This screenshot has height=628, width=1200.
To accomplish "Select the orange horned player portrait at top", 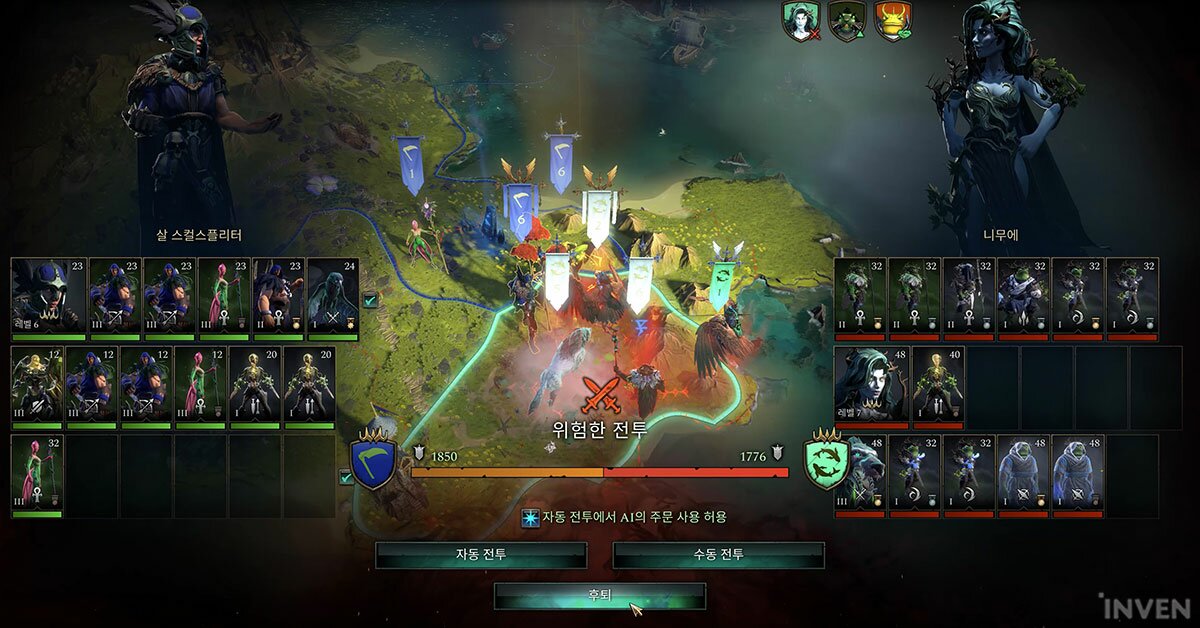I will point(893,21).
